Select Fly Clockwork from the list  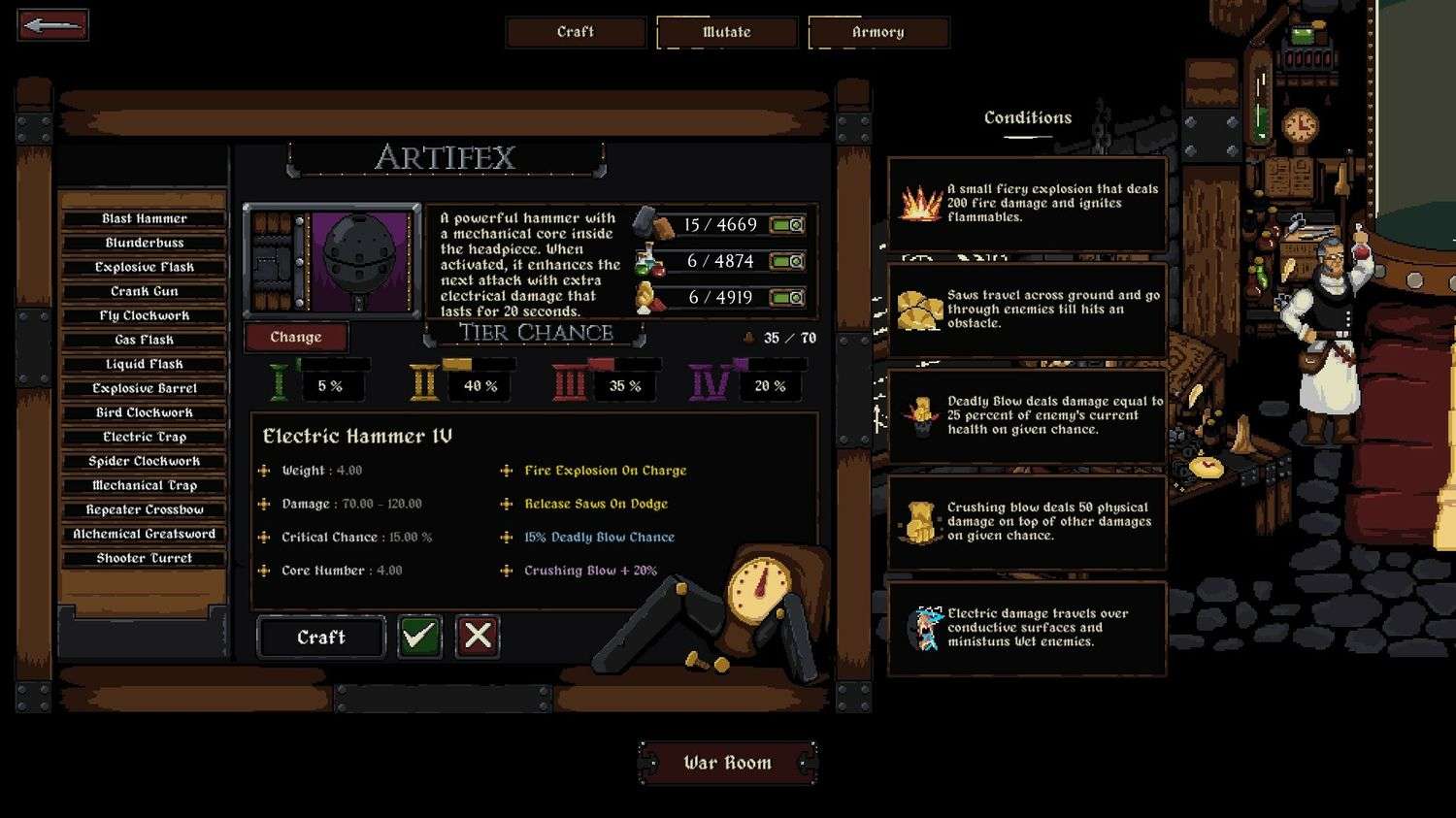click(x=145, y=315)
